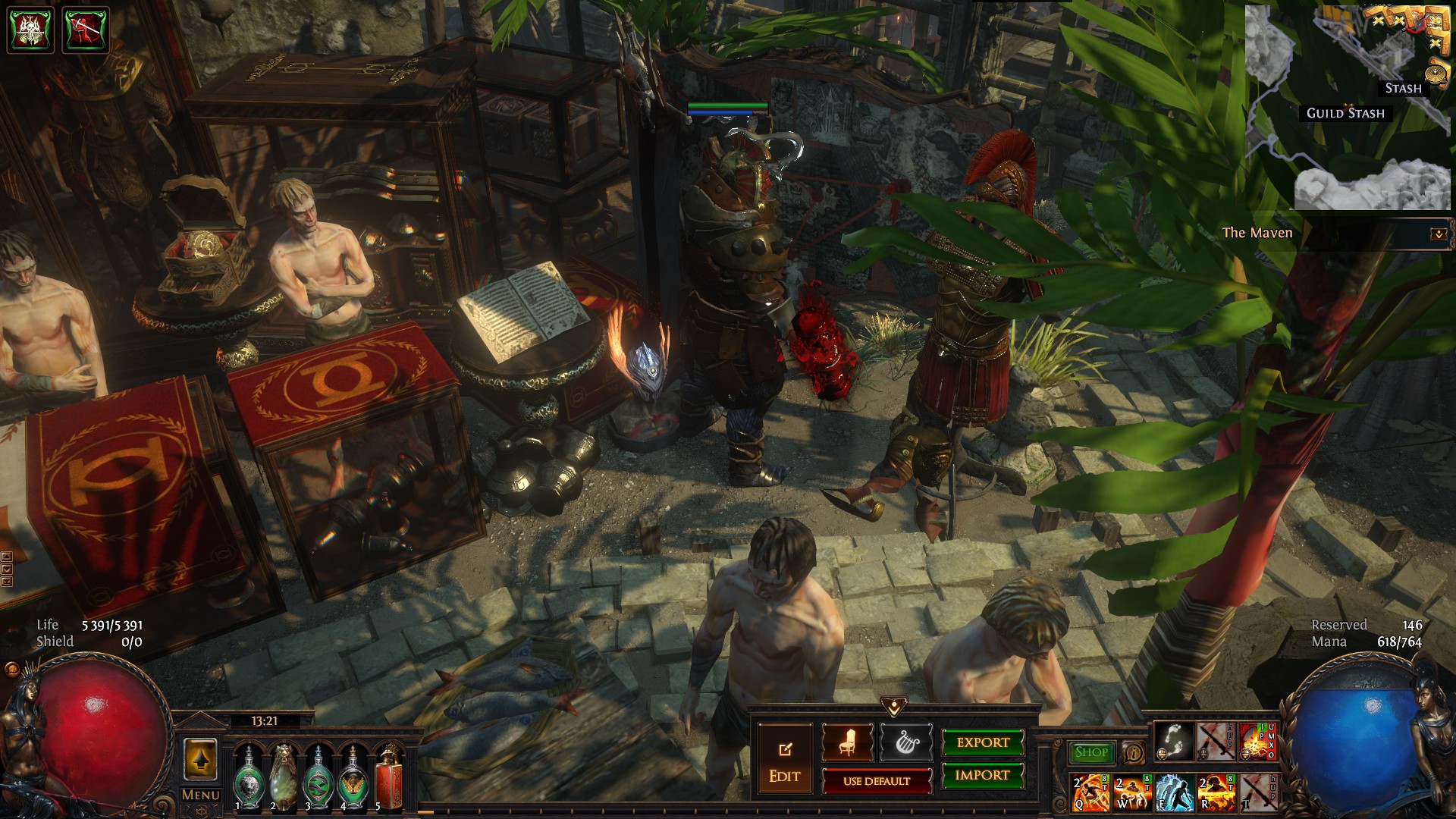This screenshot has width=1456, height=819.
Task: Click the yellow level-up arrow button
Action: click(200, 759)
